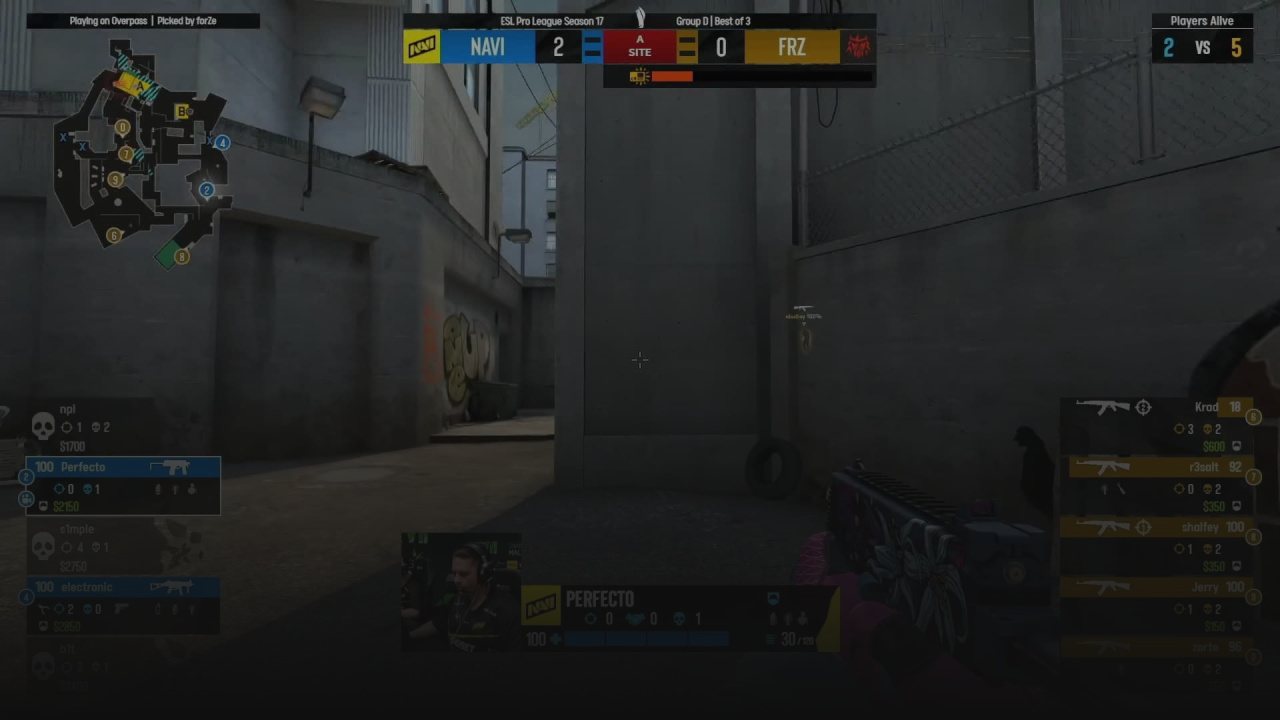Toggle the headshot kill marker on Krad's card
The height and width of the screenshot is (720, 1280).
1143,407
